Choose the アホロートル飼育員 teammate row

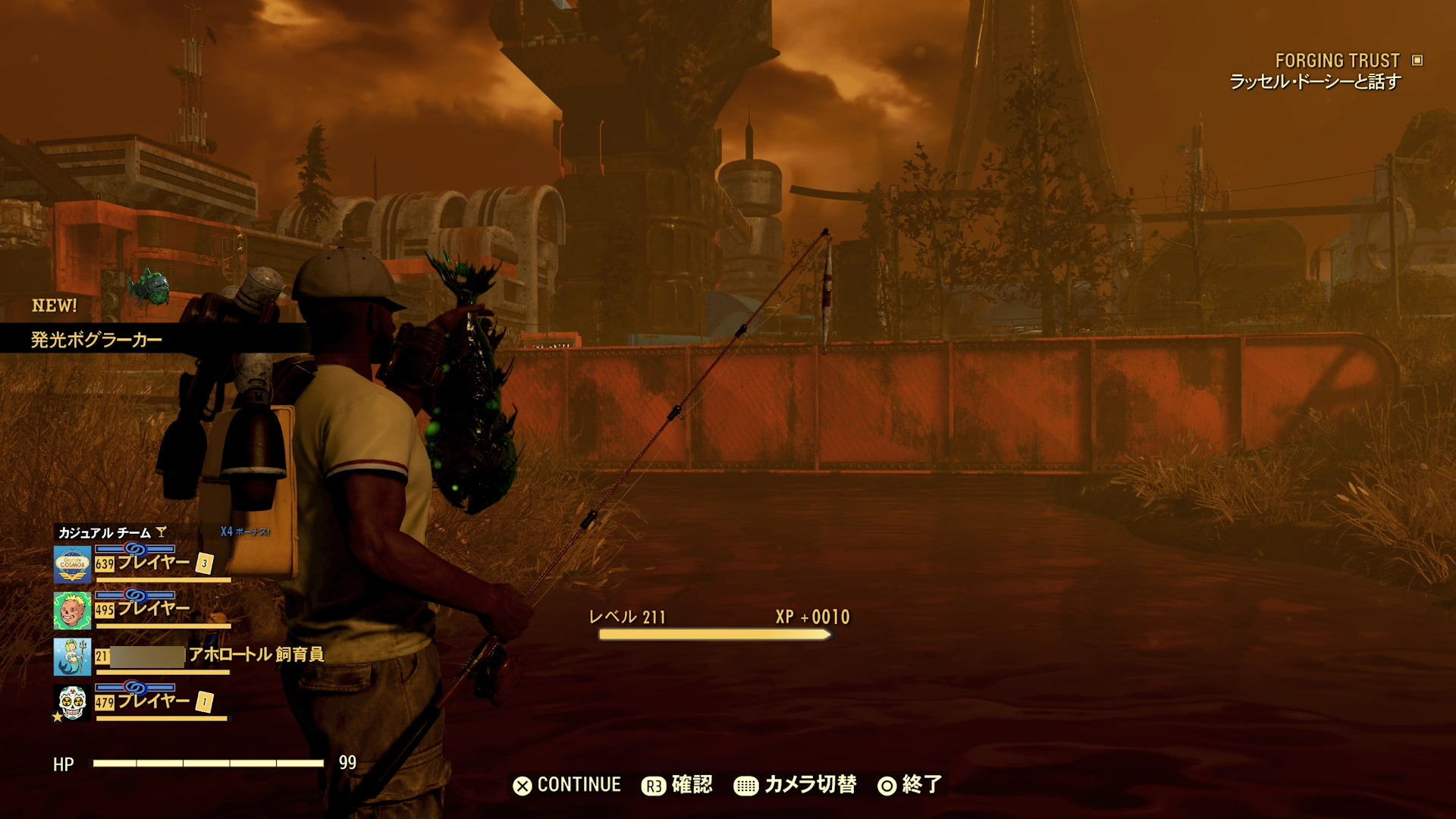click(x=190, y=655)
